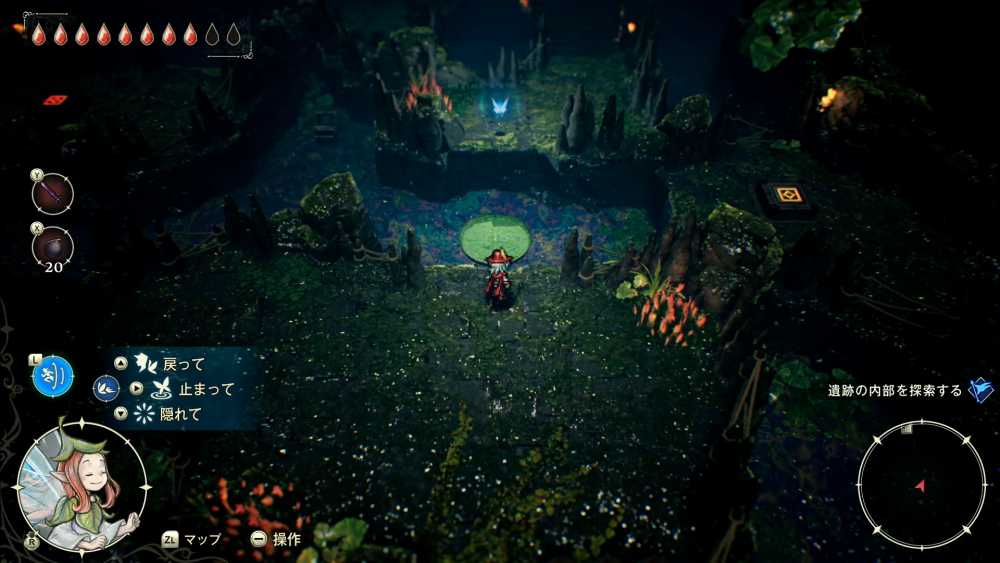This screenshot has height=563, width=1000.
Task: Select the sword weapon slot icon
Action: 52,192
